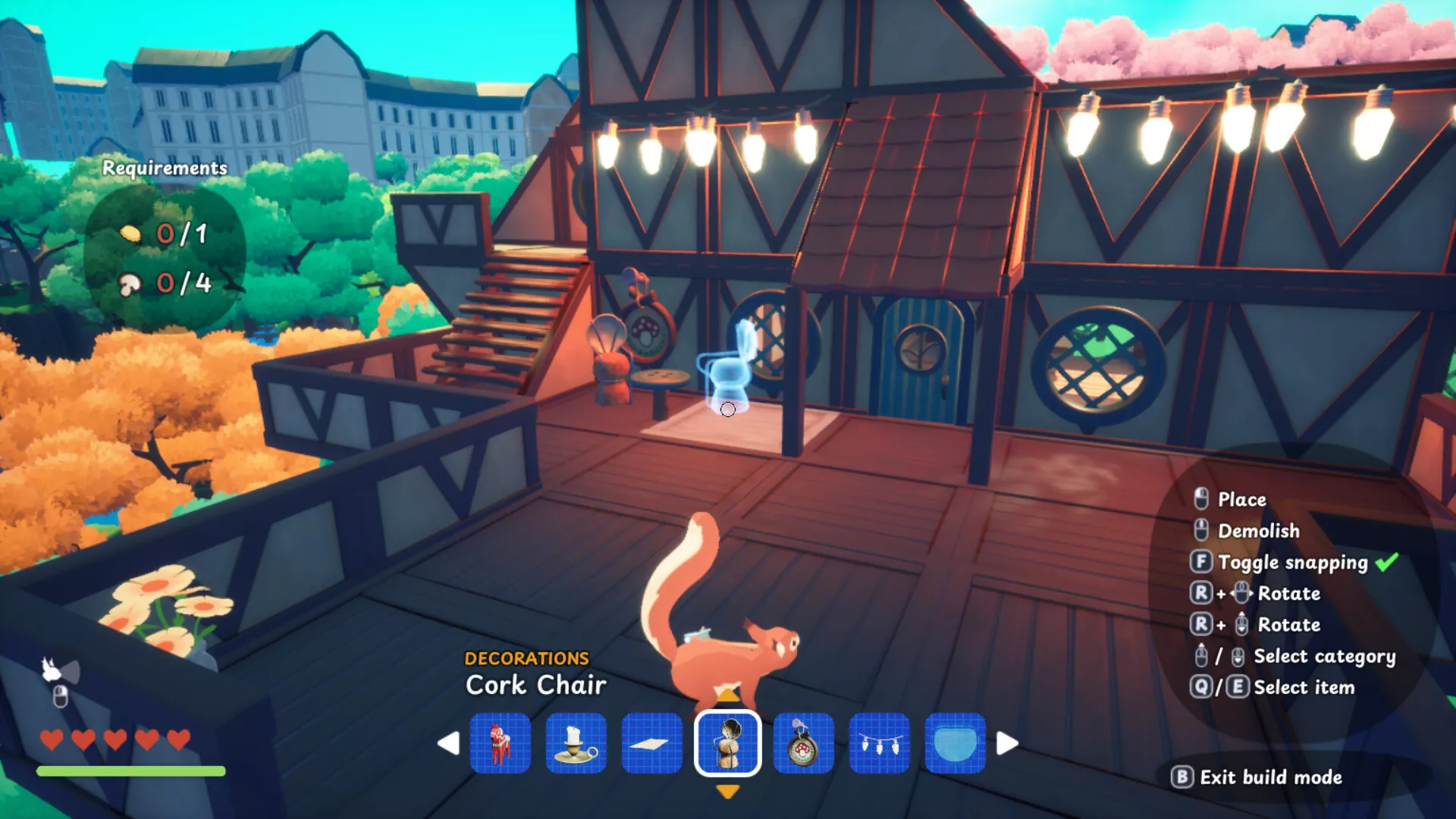Select the blue fish bowl decoration
This screenshot has height=819, width=1456.
(955, 743)
